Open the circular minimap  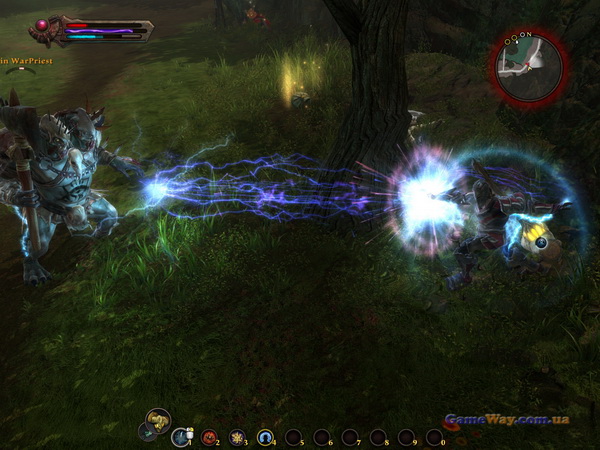tap(528, 67)
